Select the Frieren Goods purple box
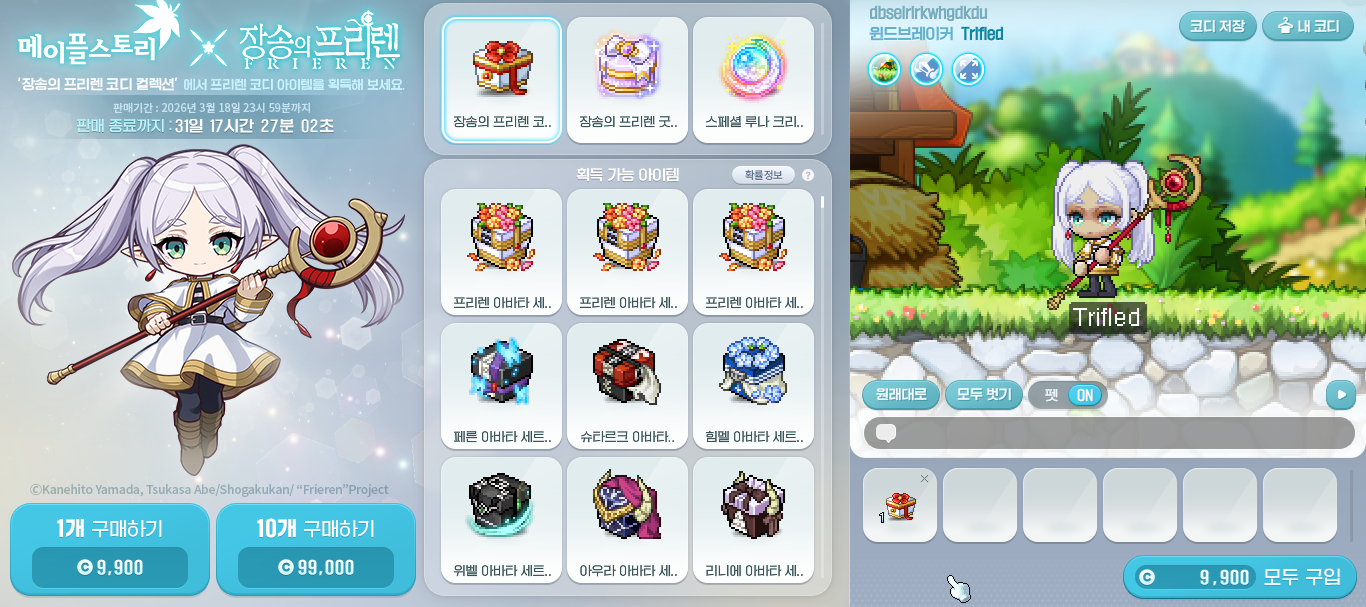 628,80
